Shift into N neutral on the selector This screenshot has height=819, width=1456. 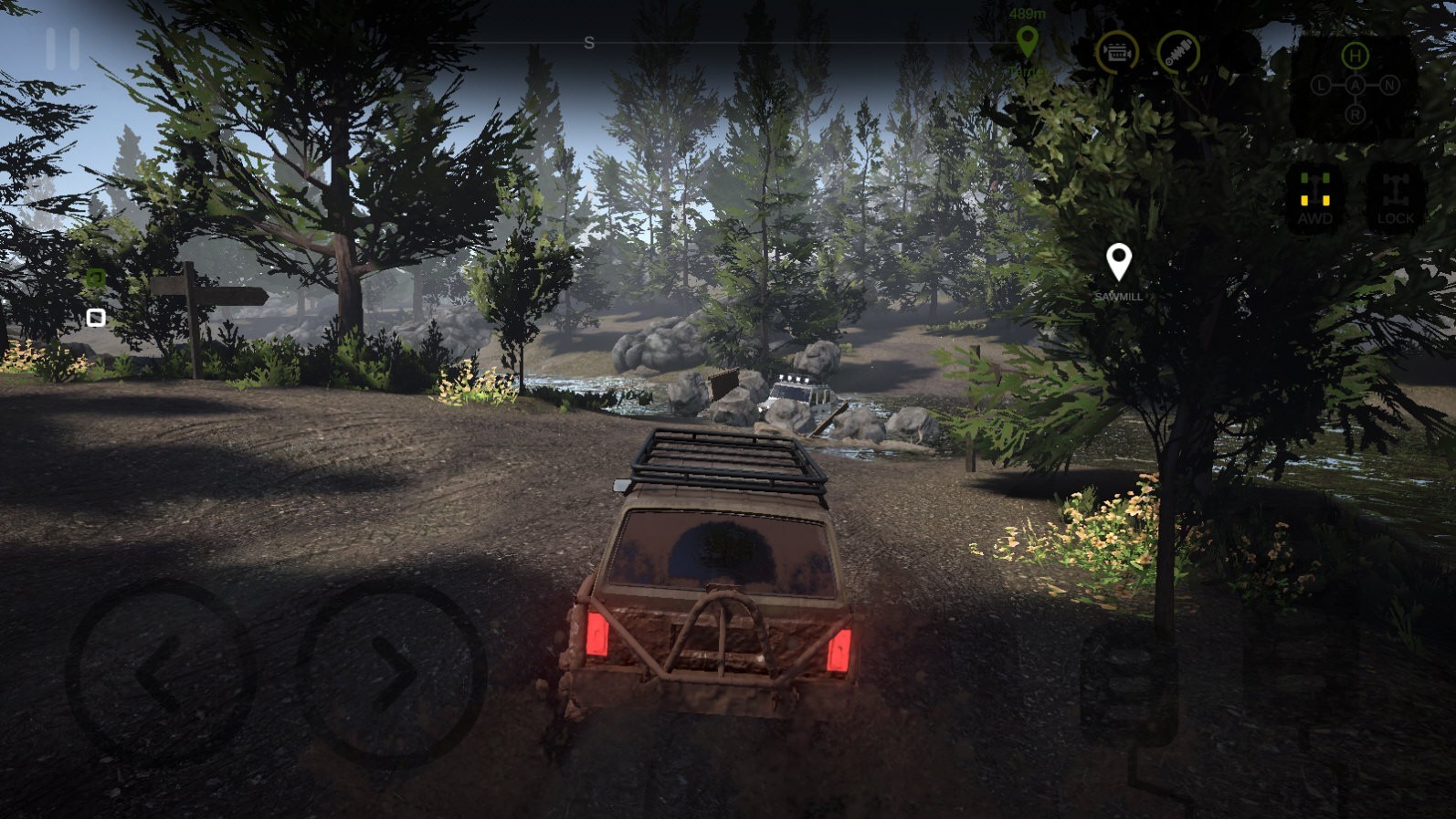click(x=1388, y=86)
